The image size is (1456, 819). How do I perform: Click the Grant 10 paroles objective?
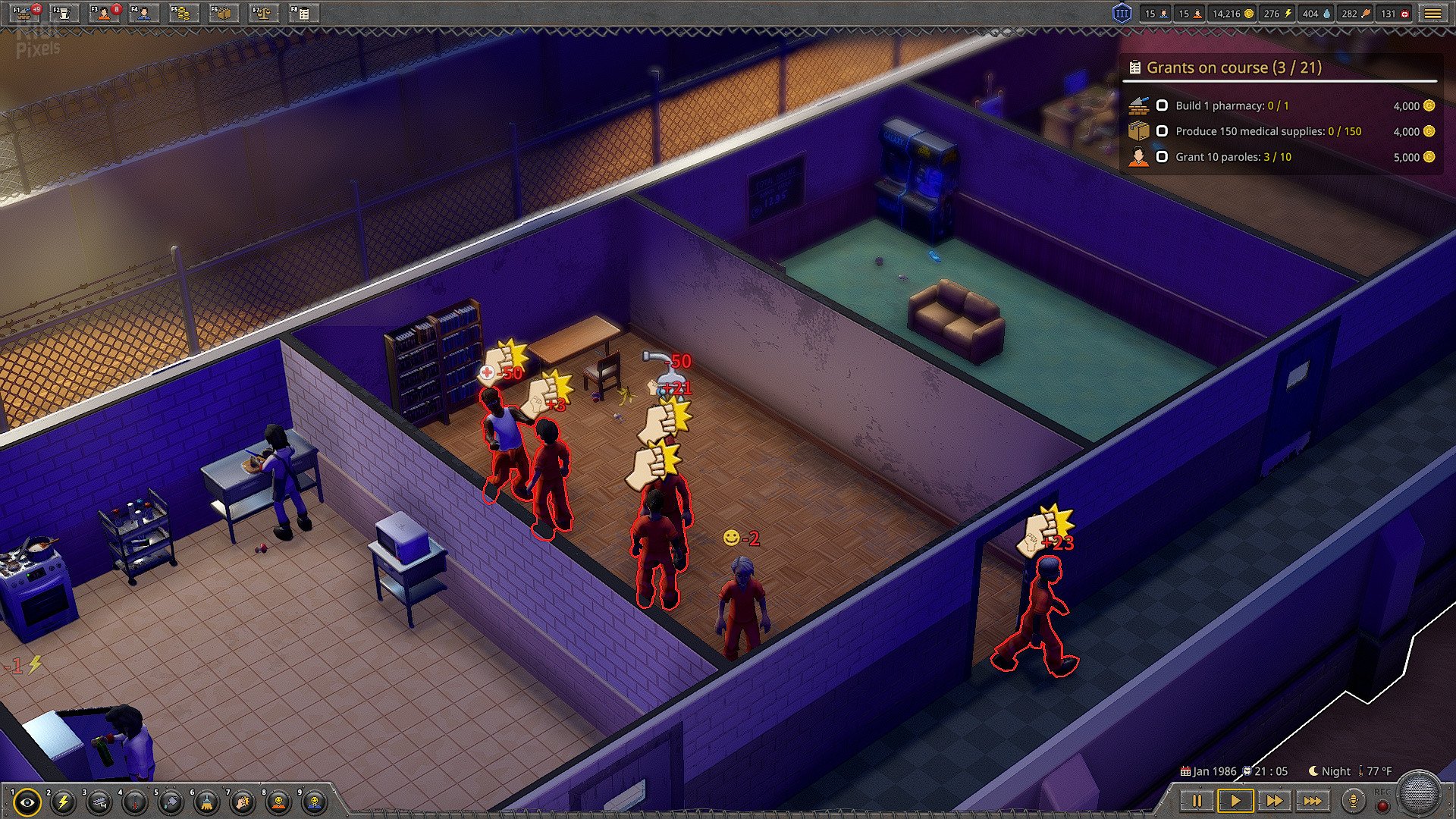point(1233,157)
